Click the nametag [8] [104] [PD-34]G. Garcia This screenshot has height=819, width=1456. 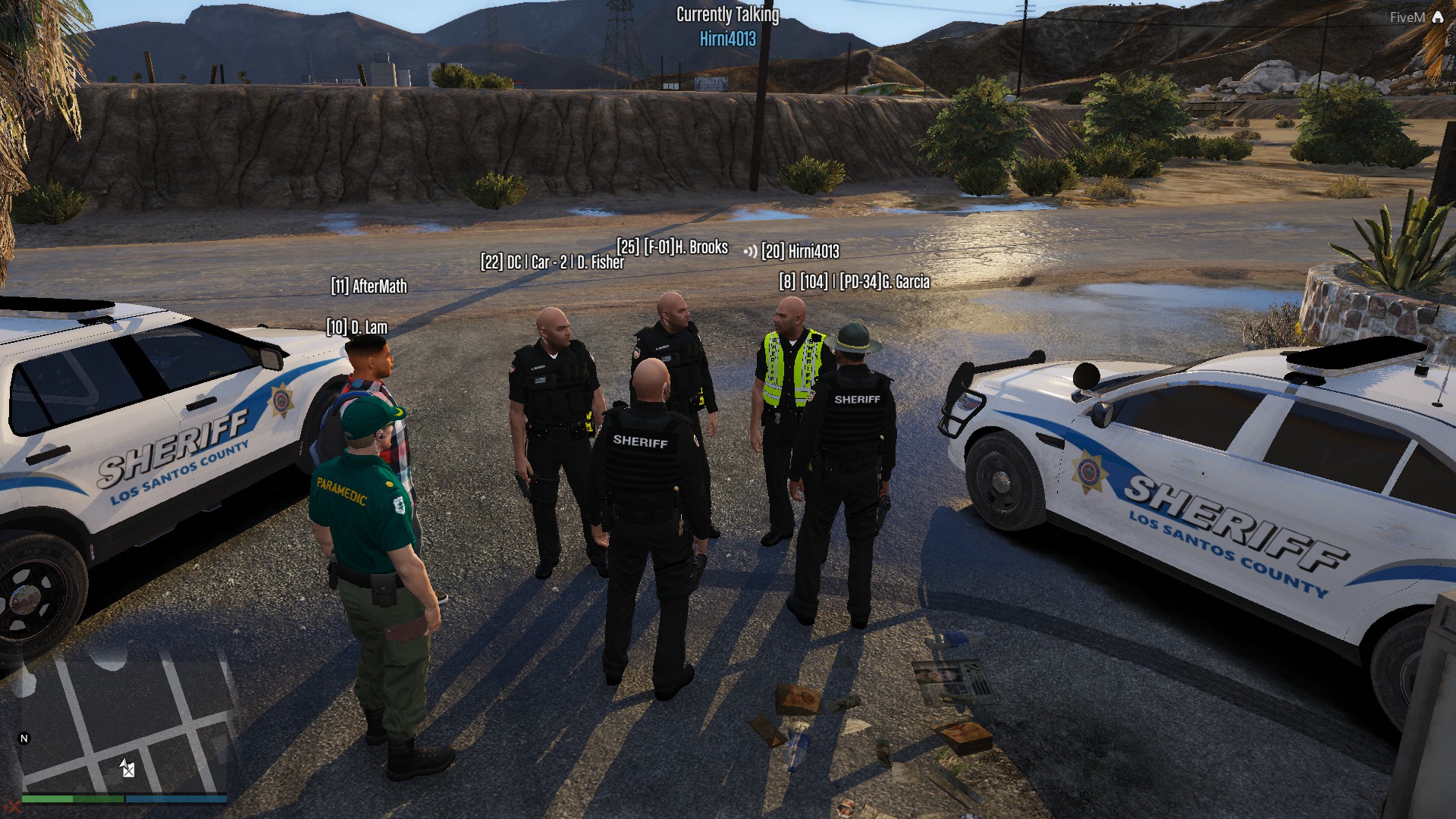pyautogui.click(x=854, y=280)
